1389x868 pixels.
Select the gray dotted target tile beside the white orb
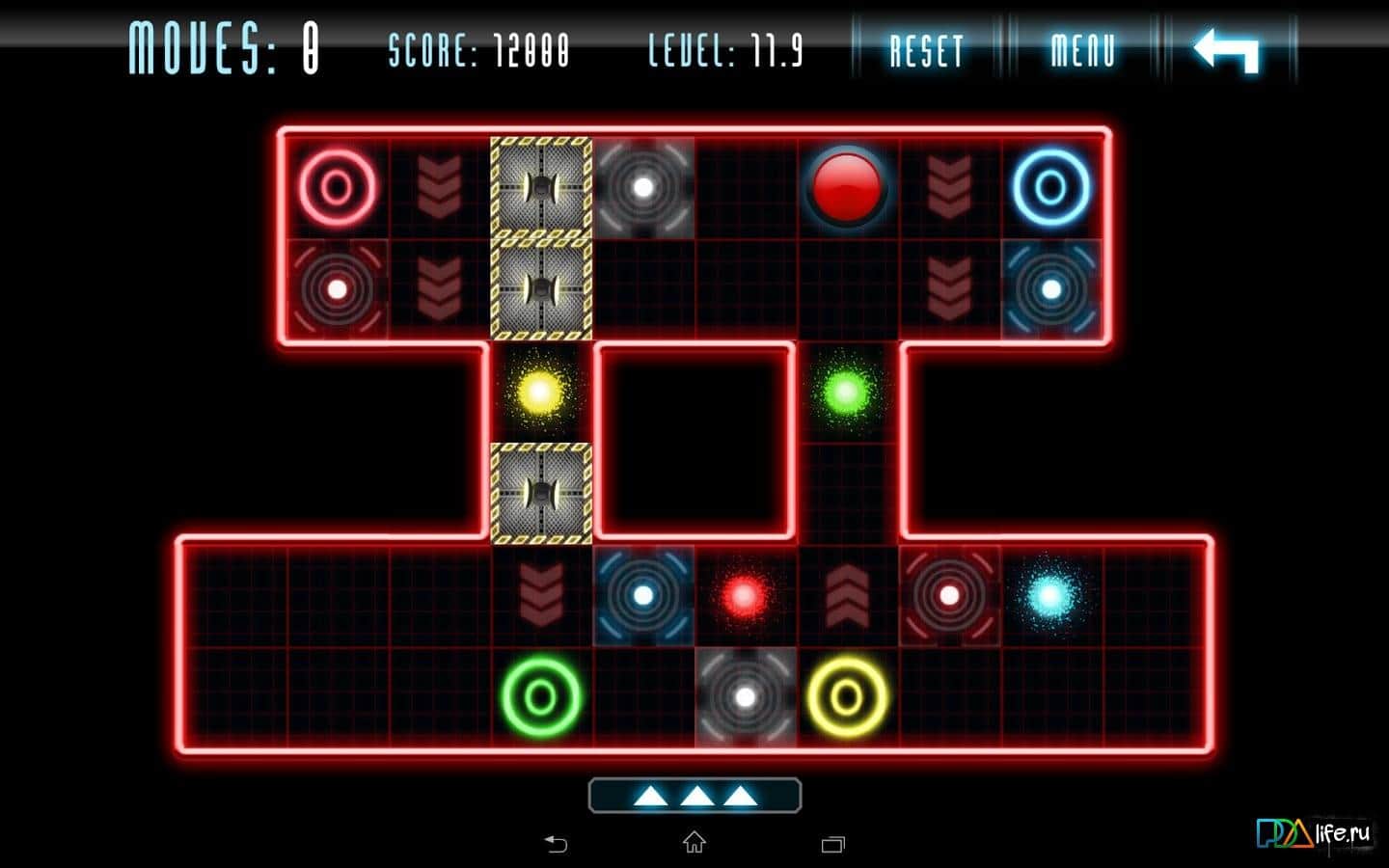point(642,186)
